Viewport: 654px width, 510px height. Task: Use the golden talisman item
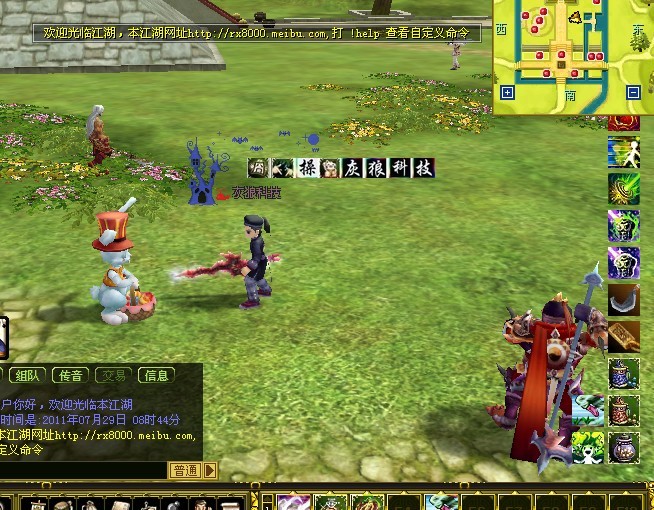point(624,336)
